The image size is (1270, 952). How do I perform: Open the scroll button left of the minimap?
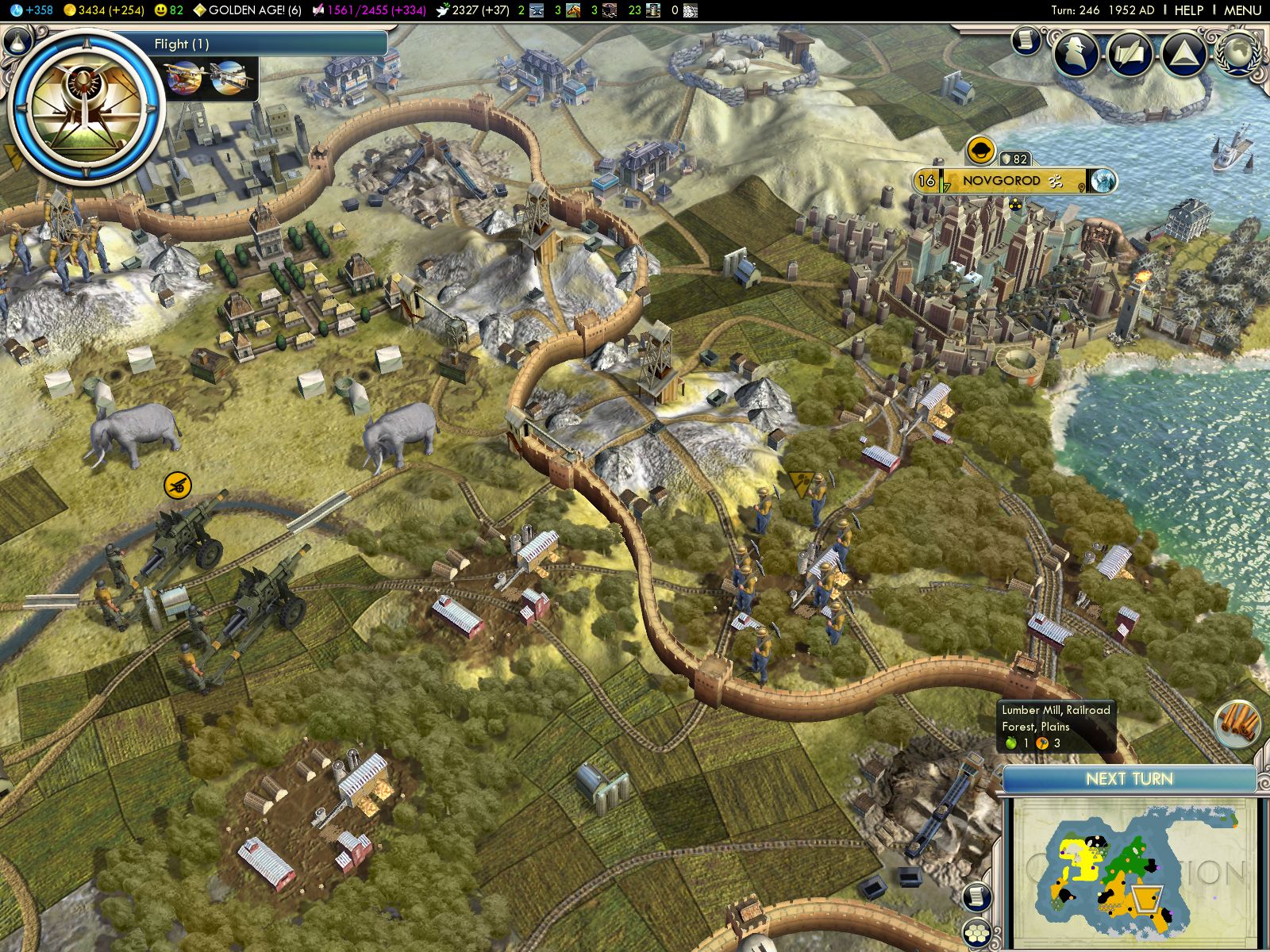point(978,896)
